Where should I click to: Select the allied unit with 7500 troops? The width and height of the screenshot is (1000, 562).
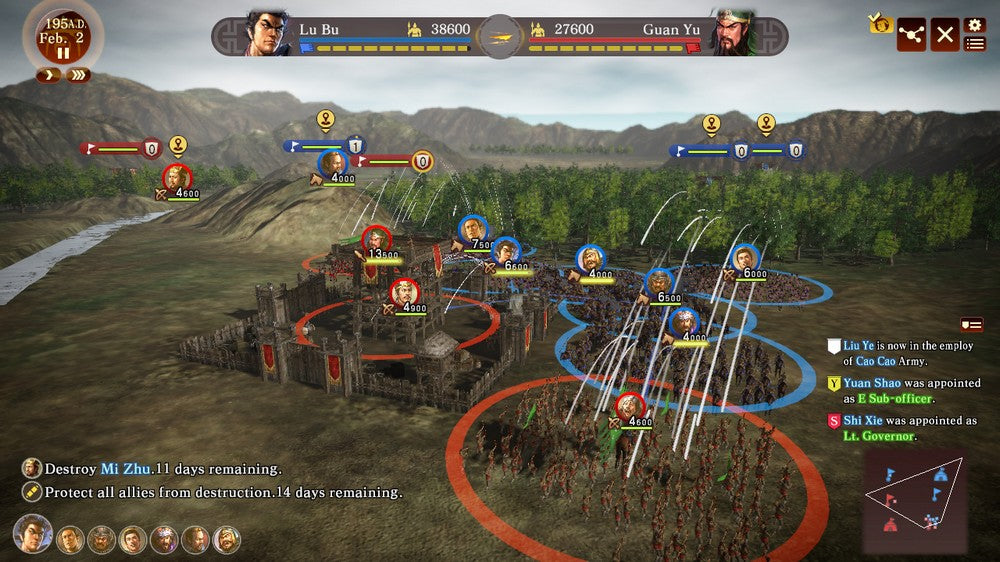[x=473, y=231]
